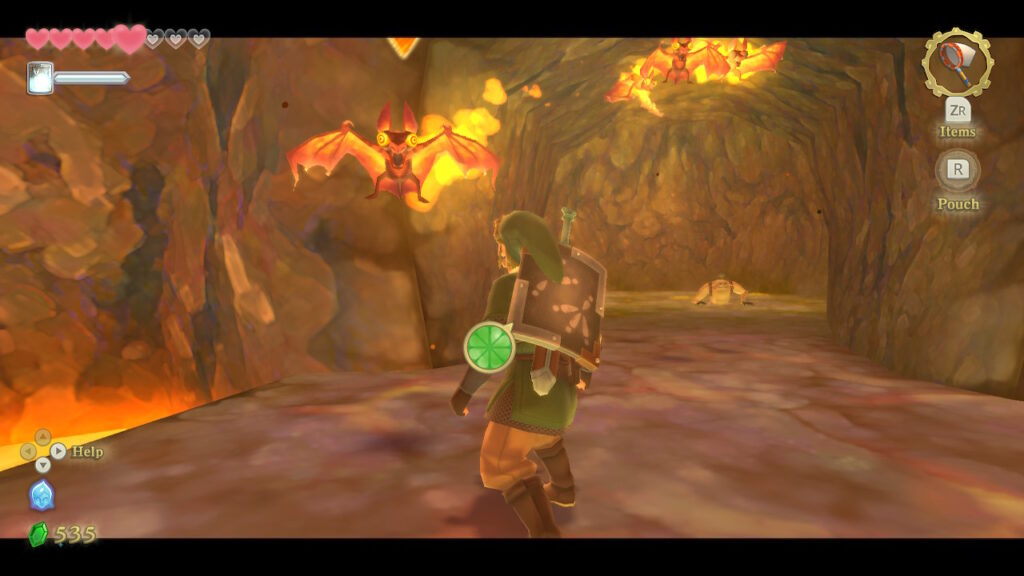Open the Pouch item menu
This screenshot has height=576, width=1024.
click(957, 170)
